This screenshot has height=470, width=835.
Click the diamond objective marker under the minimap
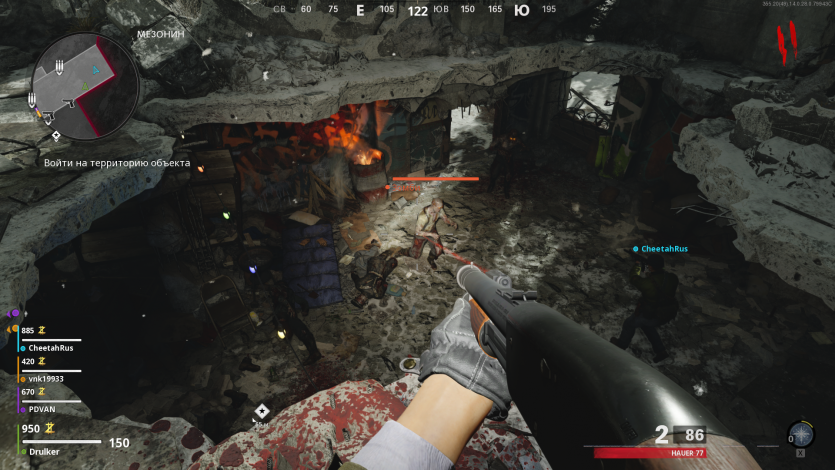point(56,135)
